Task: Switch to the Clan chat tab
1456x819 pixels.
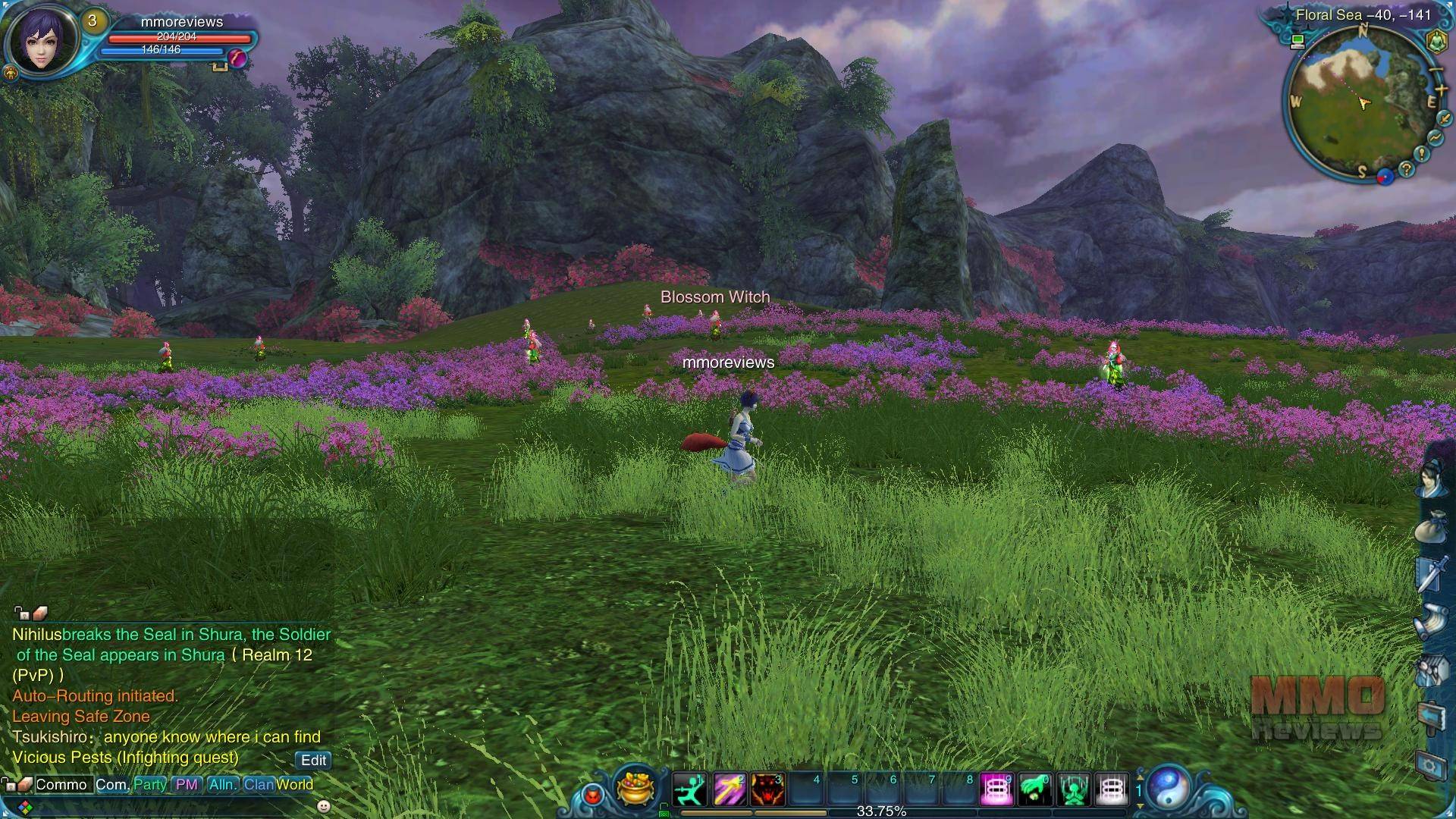Action: (x=258, y=784)
